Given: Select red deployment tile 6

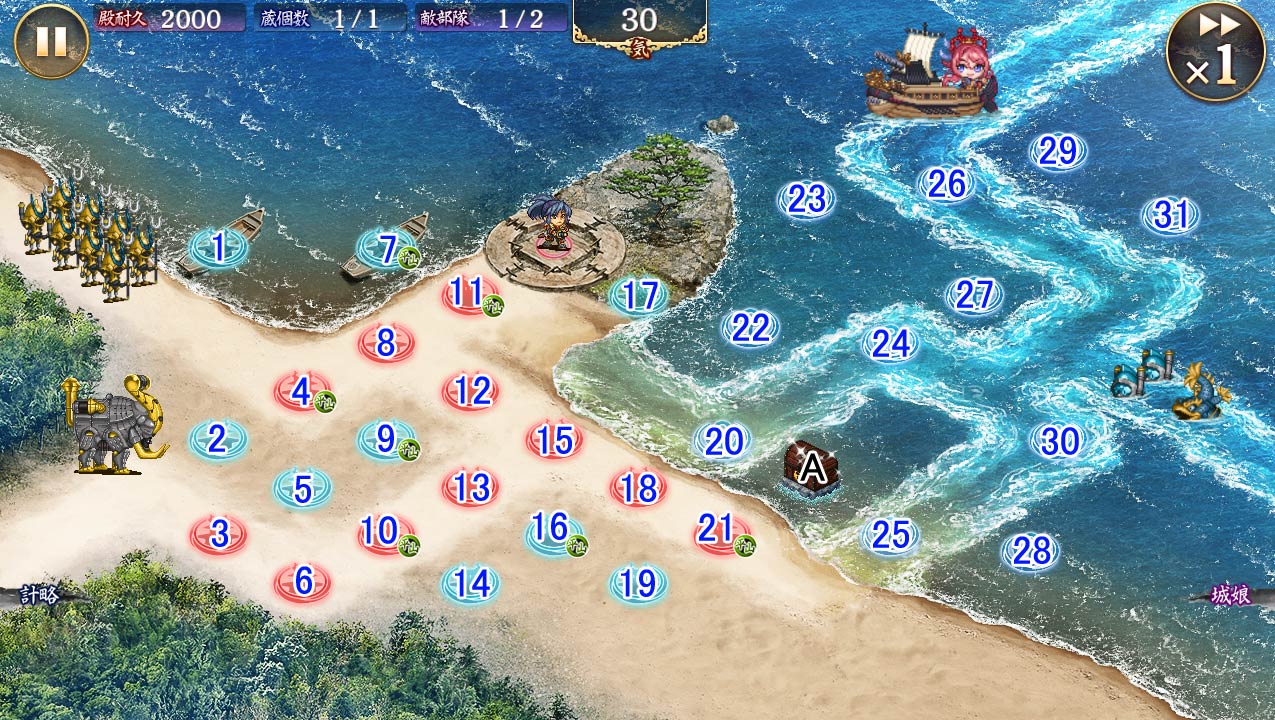Looking at the screenshot, I should tap(303, 580).
